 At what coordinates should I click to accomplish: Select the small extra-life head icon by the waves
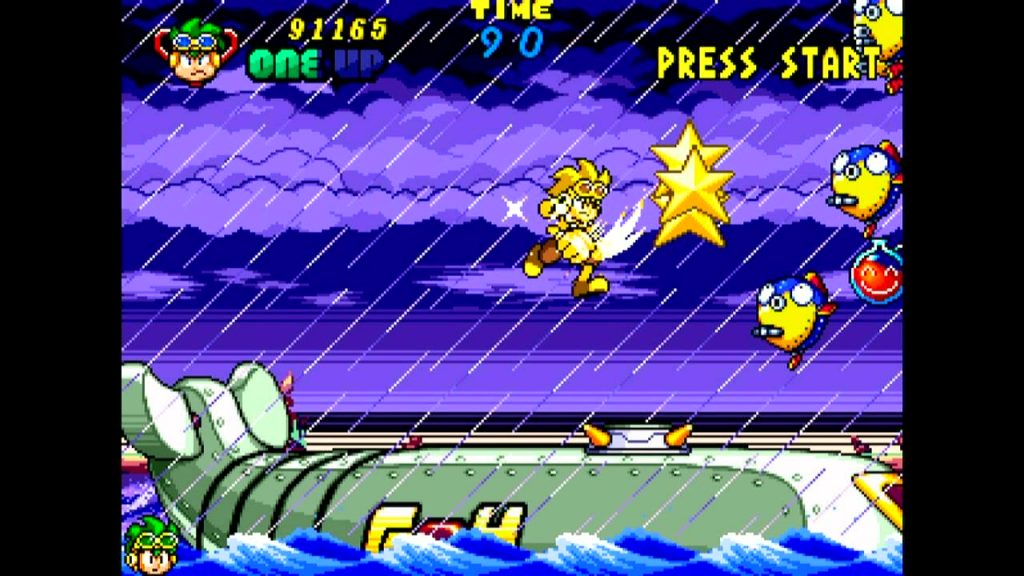point(151,546)
